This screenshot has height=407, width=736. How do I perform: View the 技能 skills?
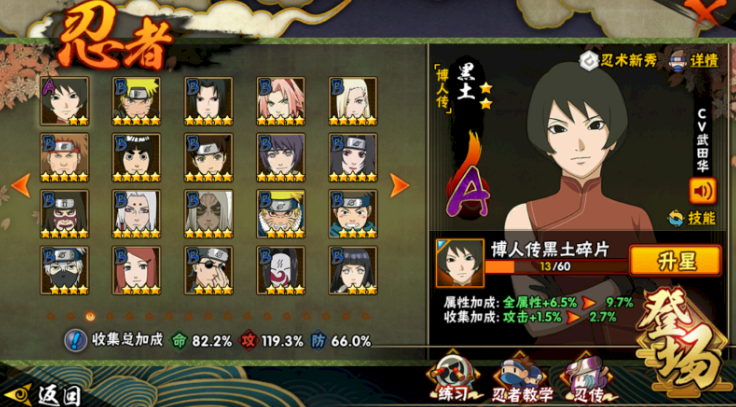[x=694, y=216]
